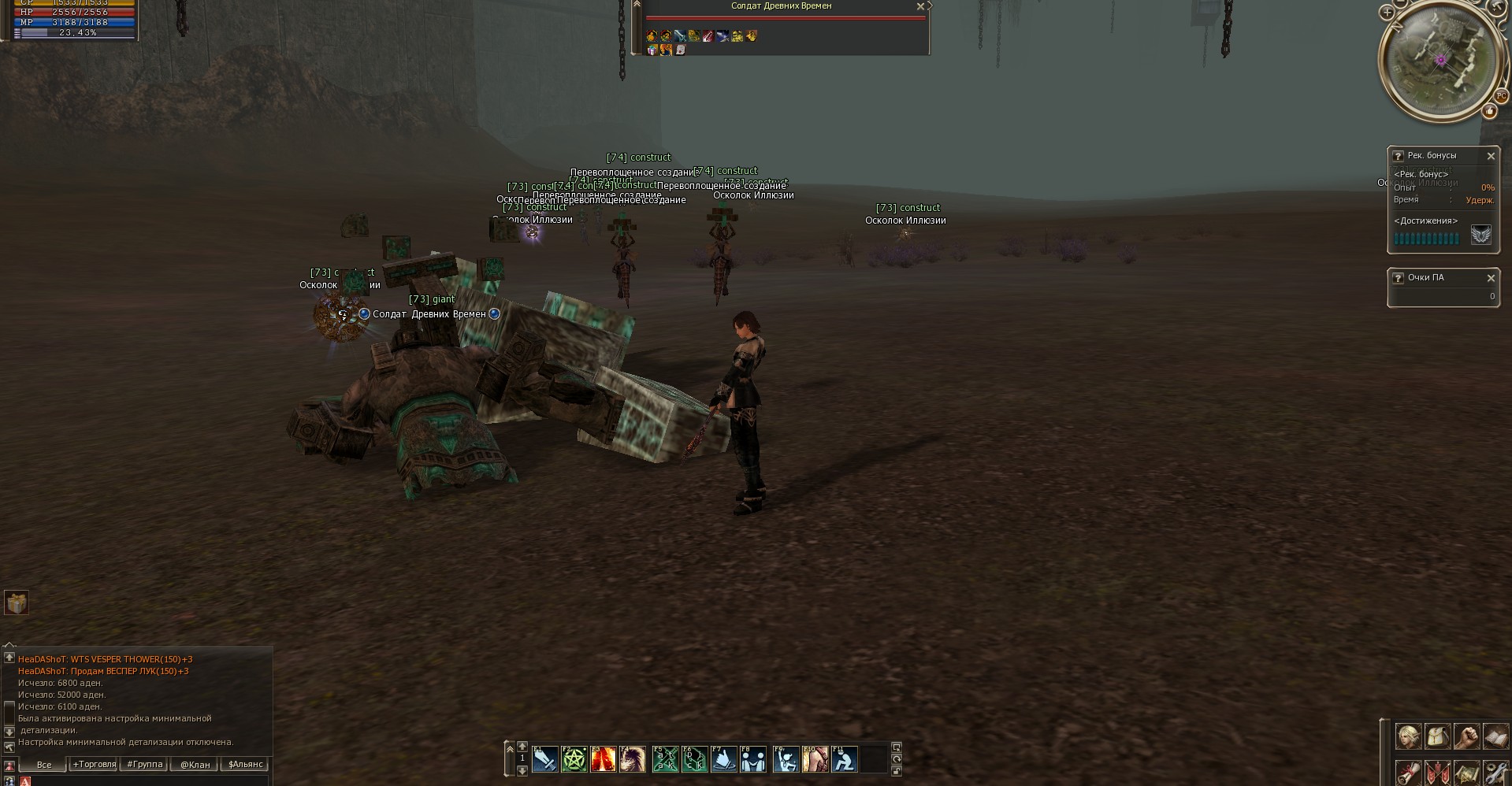This screenshot has width=1512, height=786.
Task: Close the Рек. бонусы panel
Action: pyautogui.click(x=1490, y=156)
